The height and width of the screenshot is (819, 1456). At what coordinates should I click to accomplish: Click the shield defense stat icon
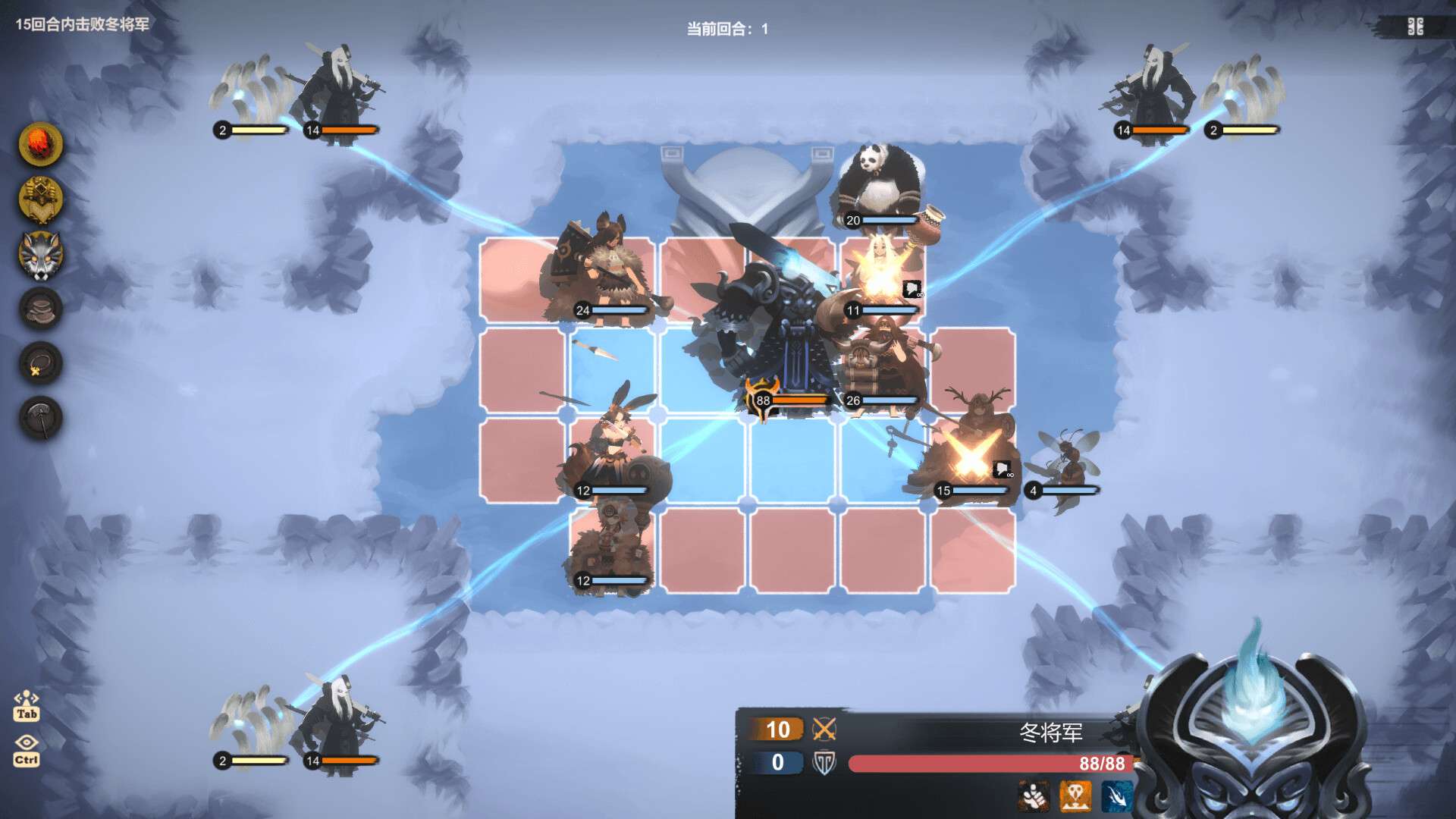pyautogui.click(x=824, y=763)
